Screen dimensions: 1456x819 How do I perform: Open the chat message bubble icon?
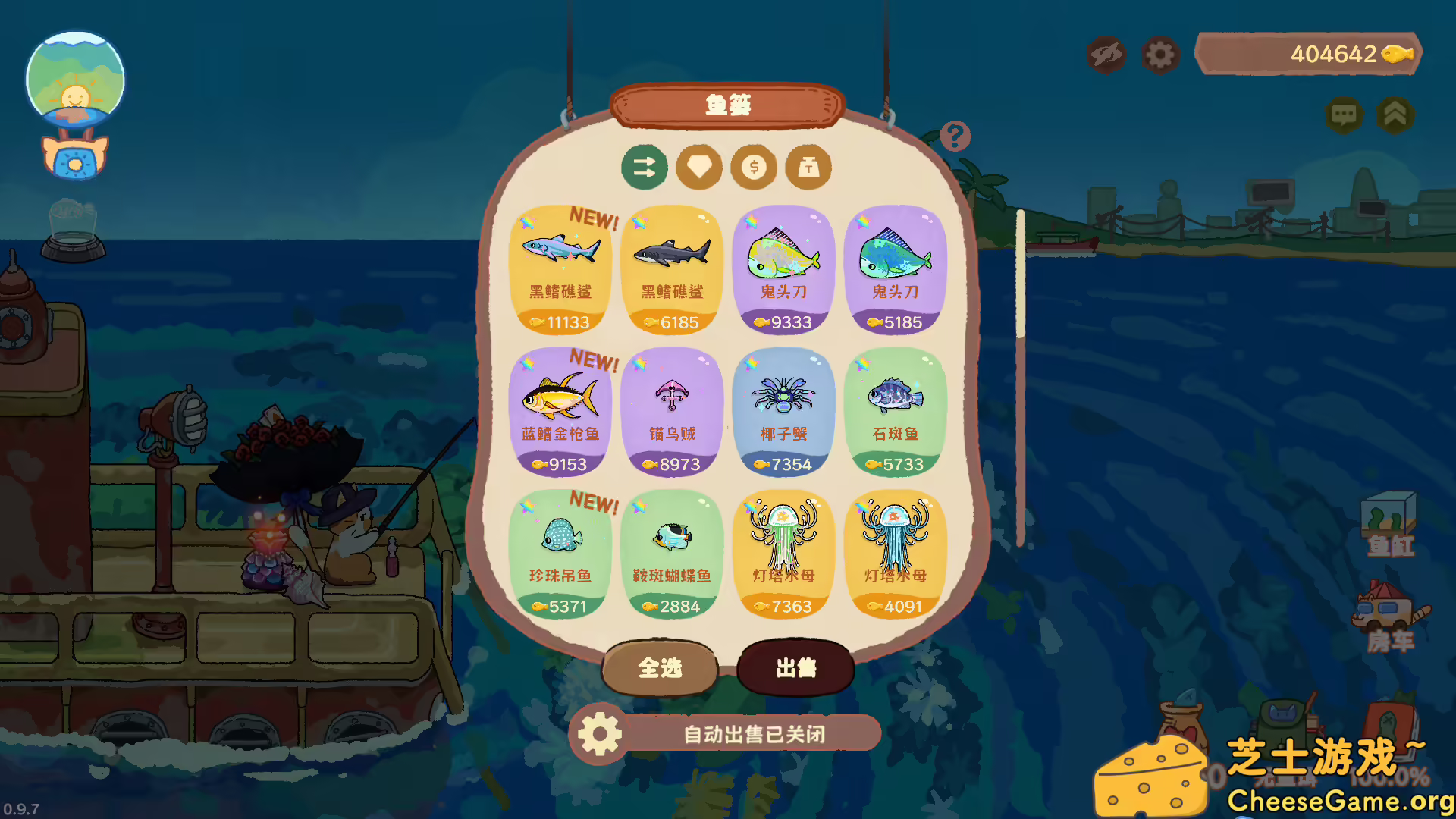click(x=1344, y=116)
